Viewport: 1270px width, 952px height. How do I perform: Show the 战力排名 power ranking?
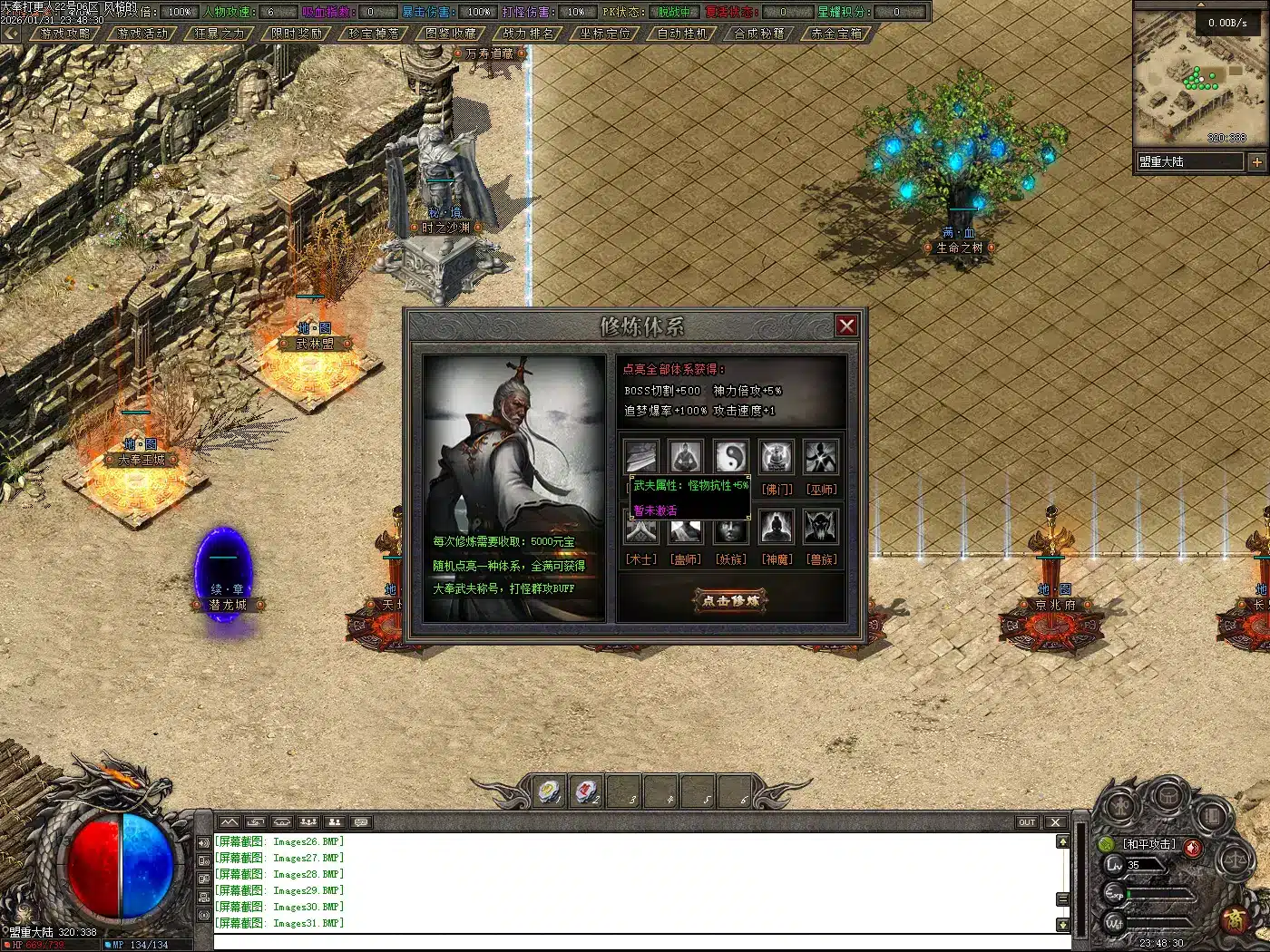pyautogui.click(x=528, y=34)
